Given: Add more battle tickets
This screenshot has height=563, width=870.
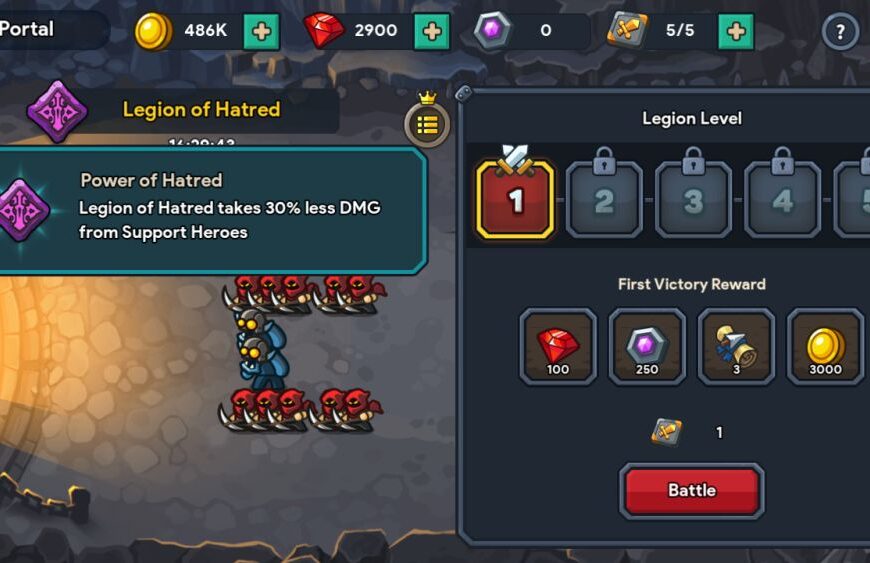Looking at the screenshot, I should (x=736, y=31).
